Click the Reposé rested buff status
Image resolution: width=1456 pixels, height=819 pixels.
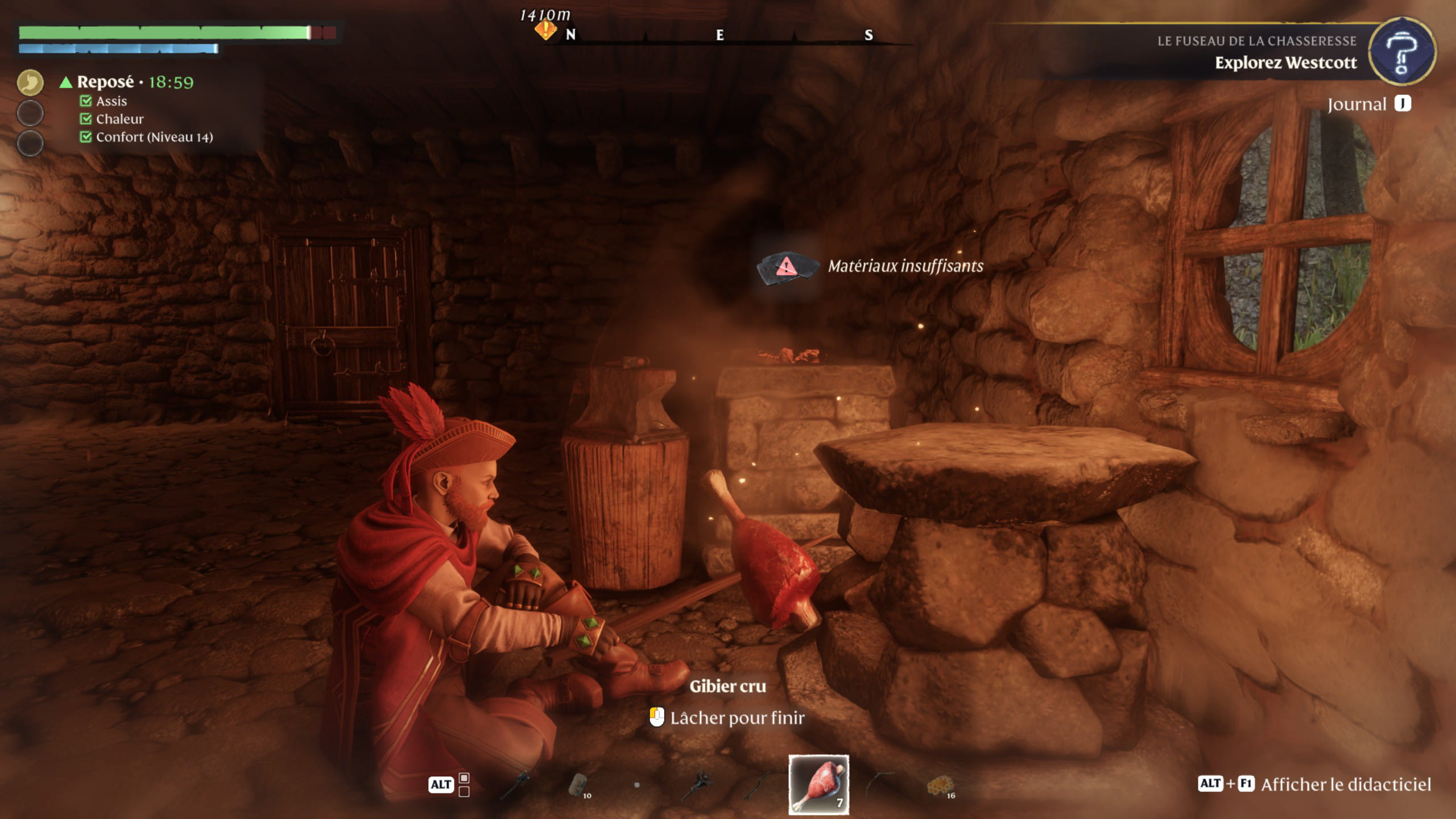click(x=106, y=82)
